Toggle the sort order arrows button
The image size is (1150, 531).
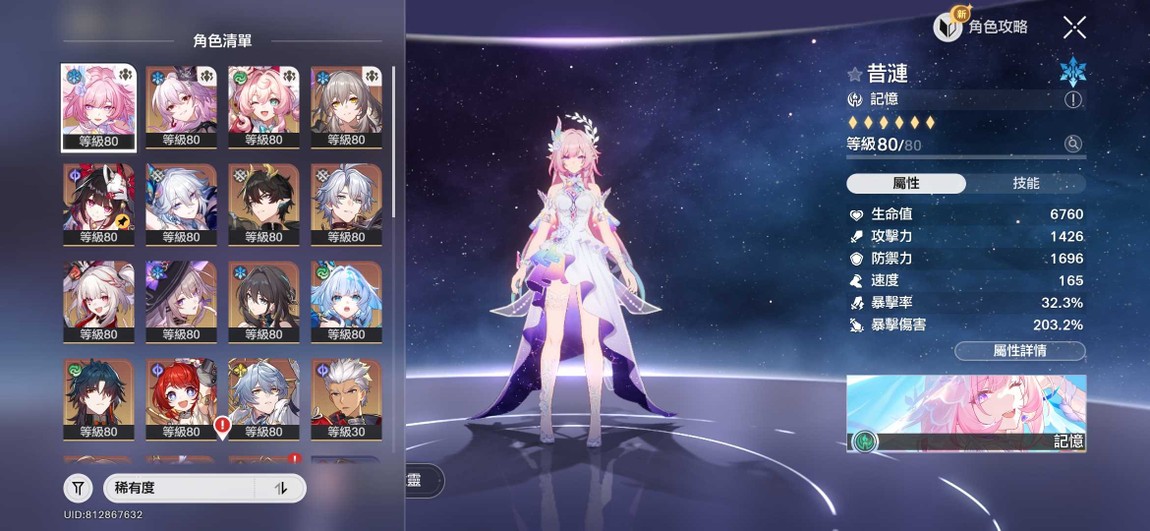[281, 488]
